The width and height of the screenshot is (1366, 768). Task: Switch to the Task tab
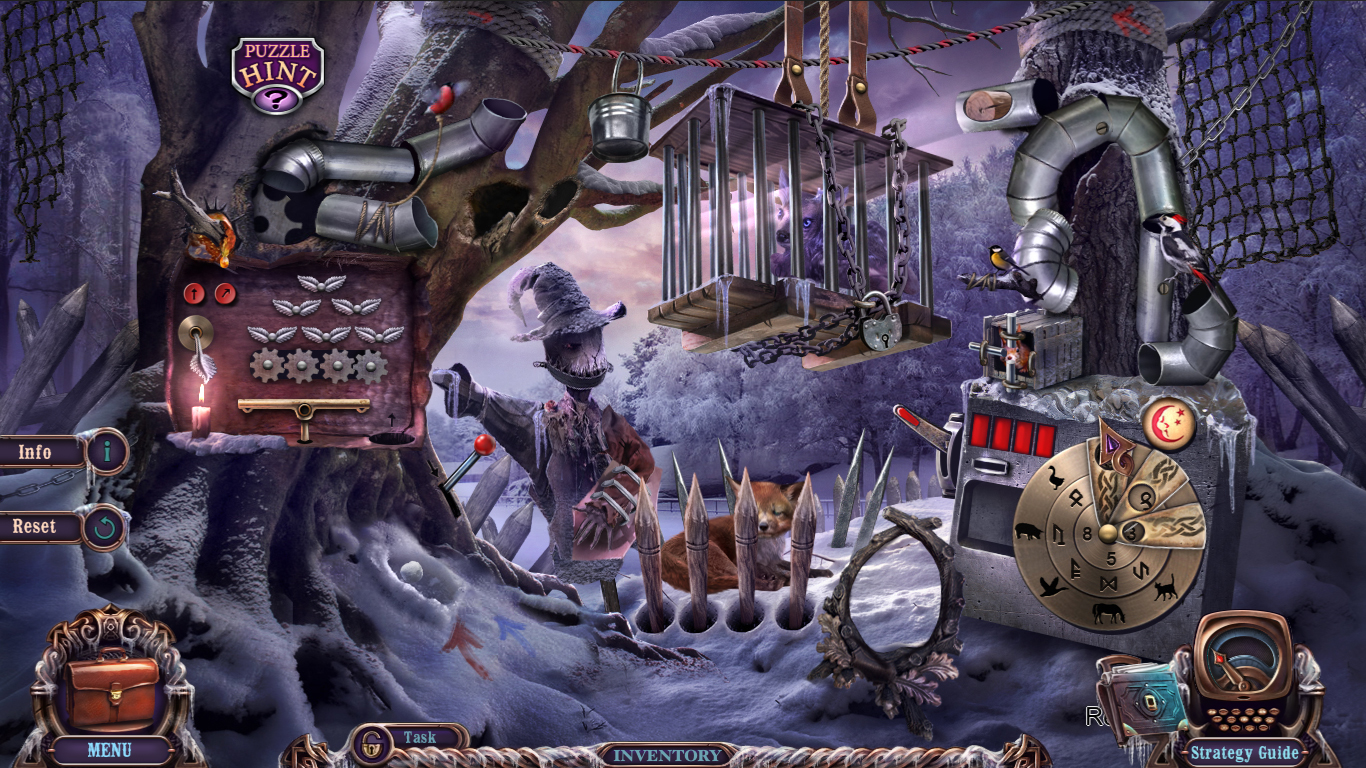click(420, 737)
